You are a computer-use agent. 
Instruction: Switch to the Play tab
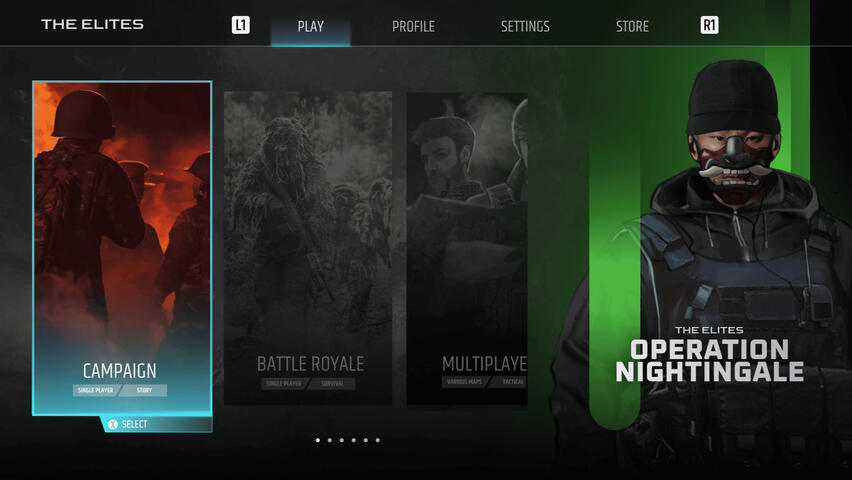tap(310, 26)
